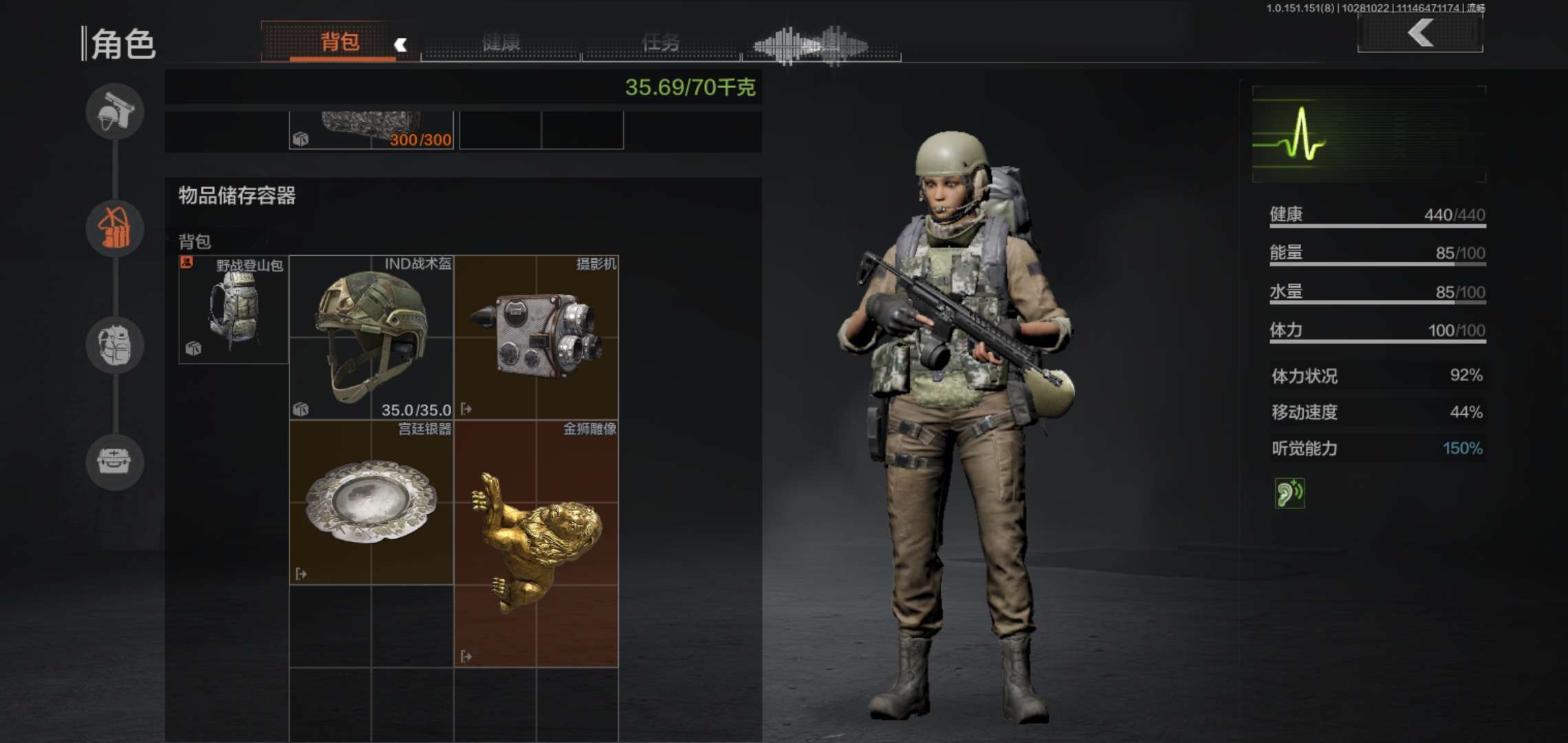Tap the green hearing ability status icon
Viewport: 1568px width, 743px height.
[x=1289, y=493]
